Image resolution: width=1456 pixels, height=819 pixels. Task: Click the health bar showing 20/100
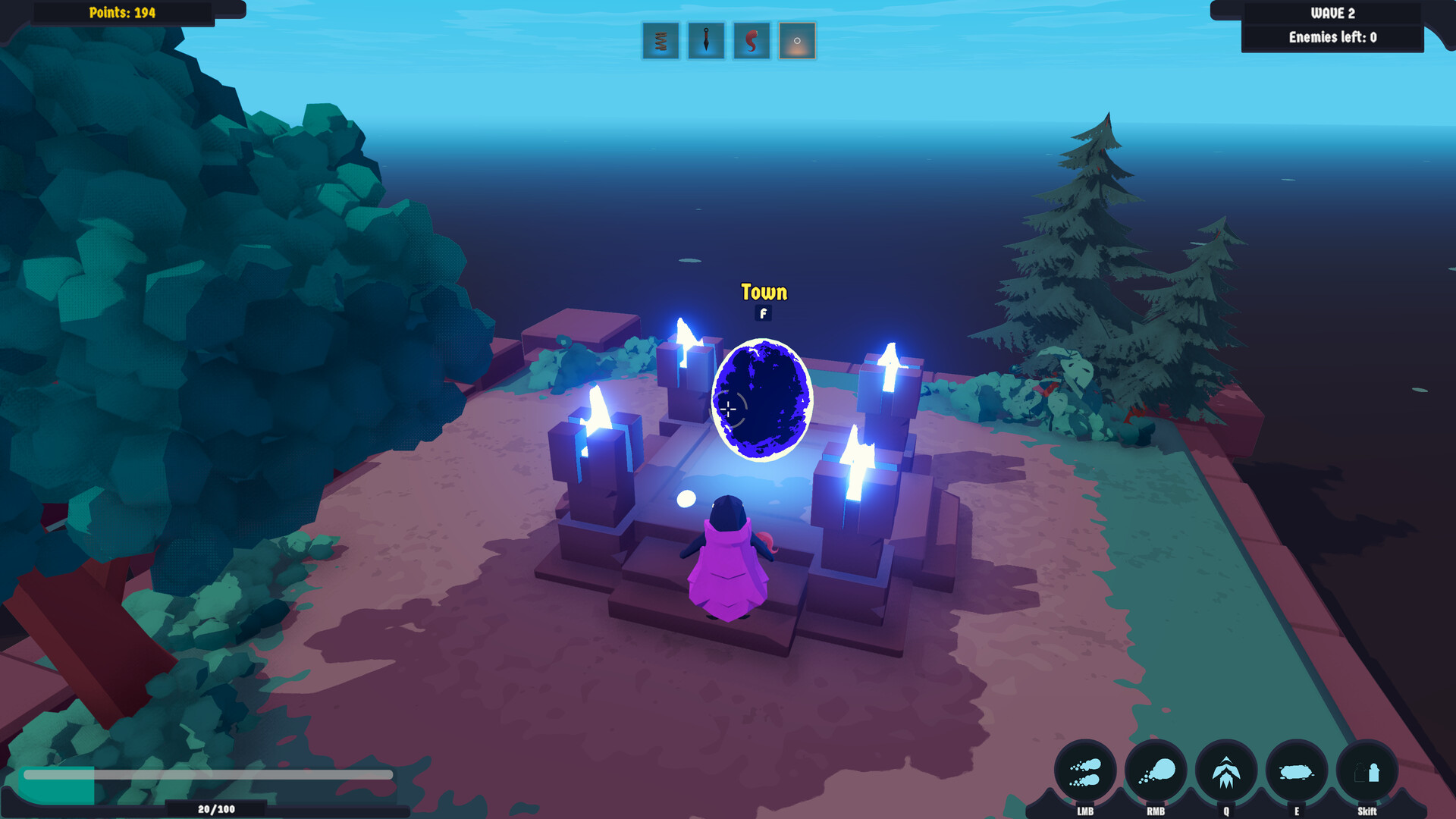(x=205, y=777)
